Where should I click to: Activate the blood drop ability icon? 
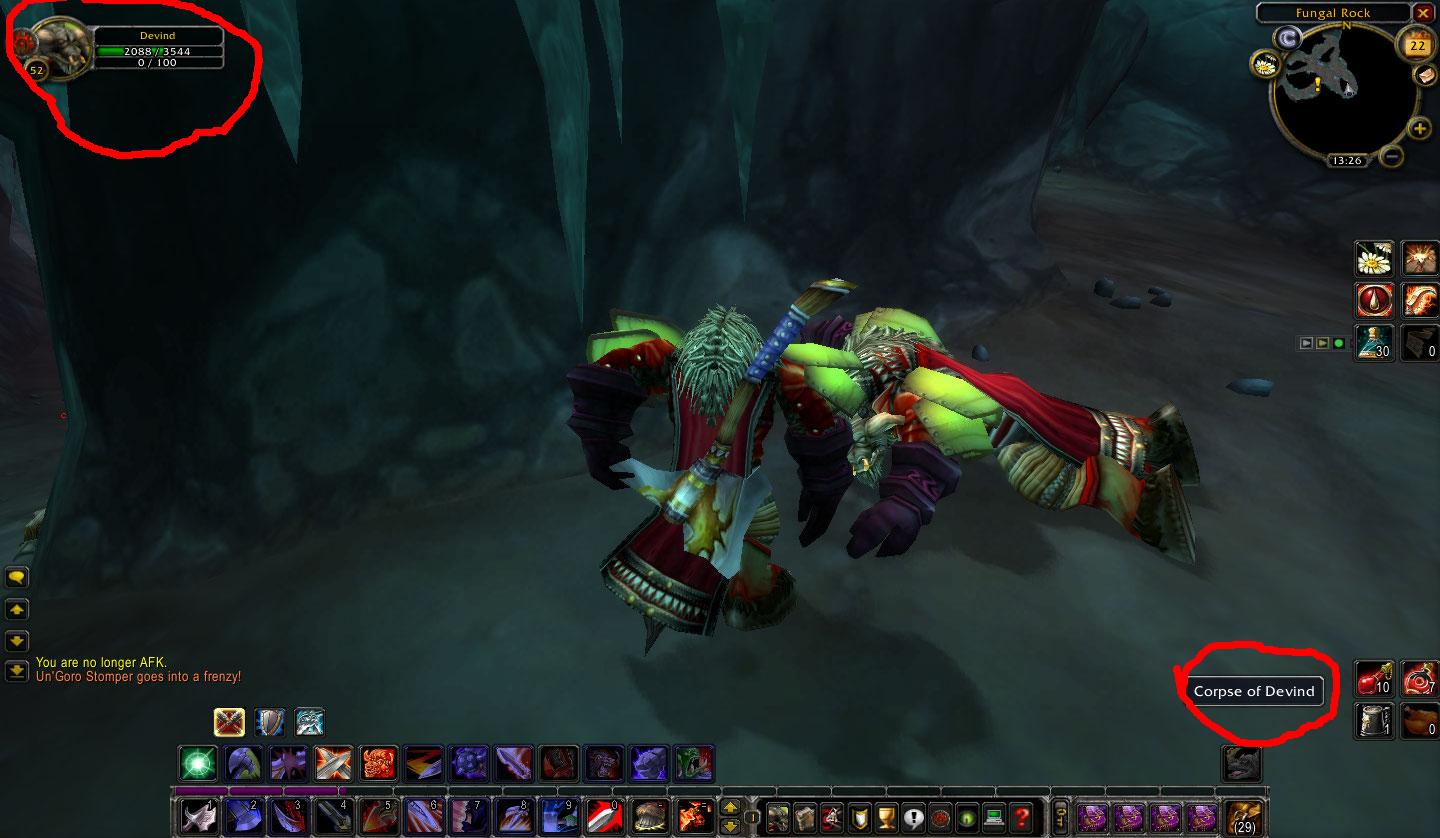point(1375,300)
